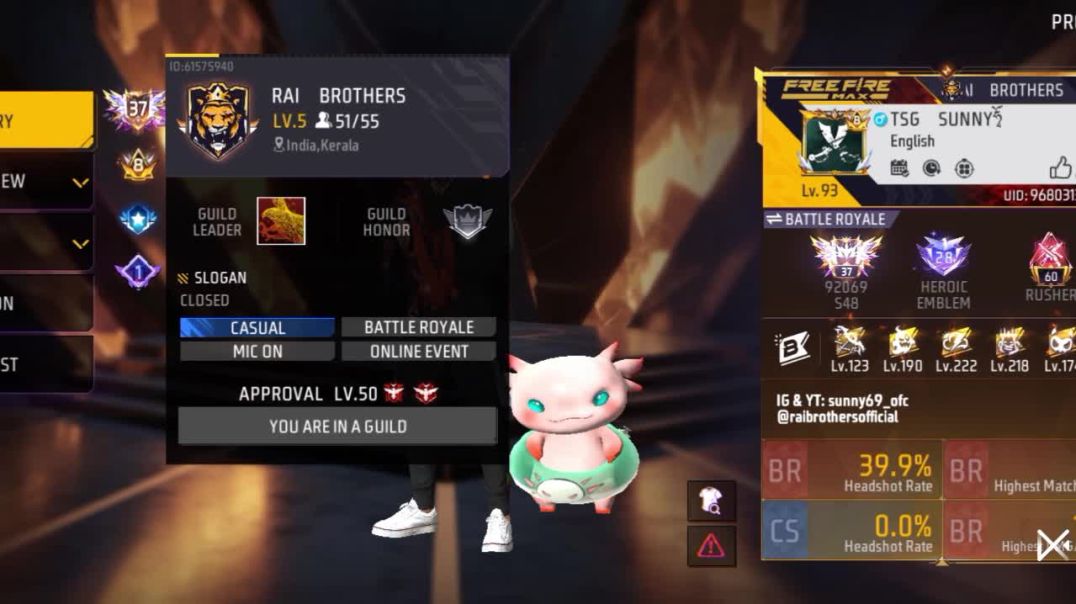Close the player profile panel
This screenshot has height=604, width=1076.
click(1052, 545)
